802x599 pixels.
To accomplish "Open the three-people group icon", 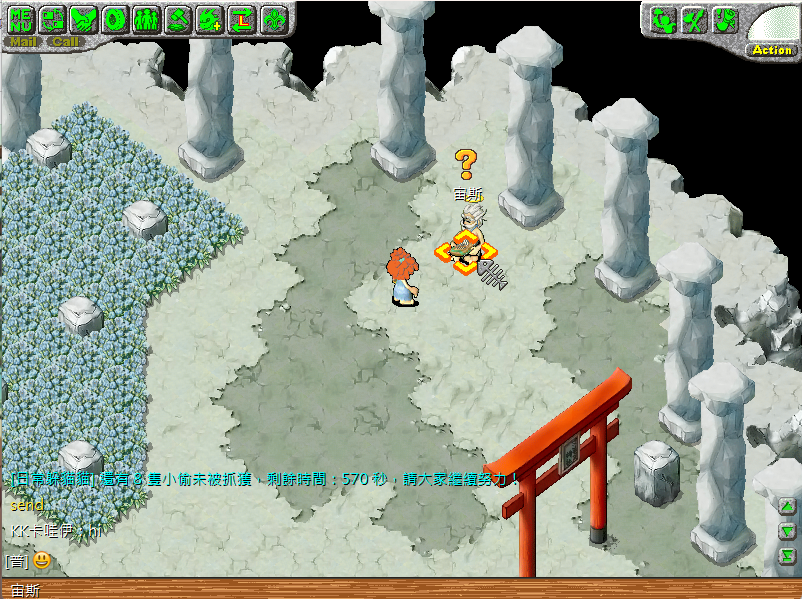I will [x=146, y=19].
